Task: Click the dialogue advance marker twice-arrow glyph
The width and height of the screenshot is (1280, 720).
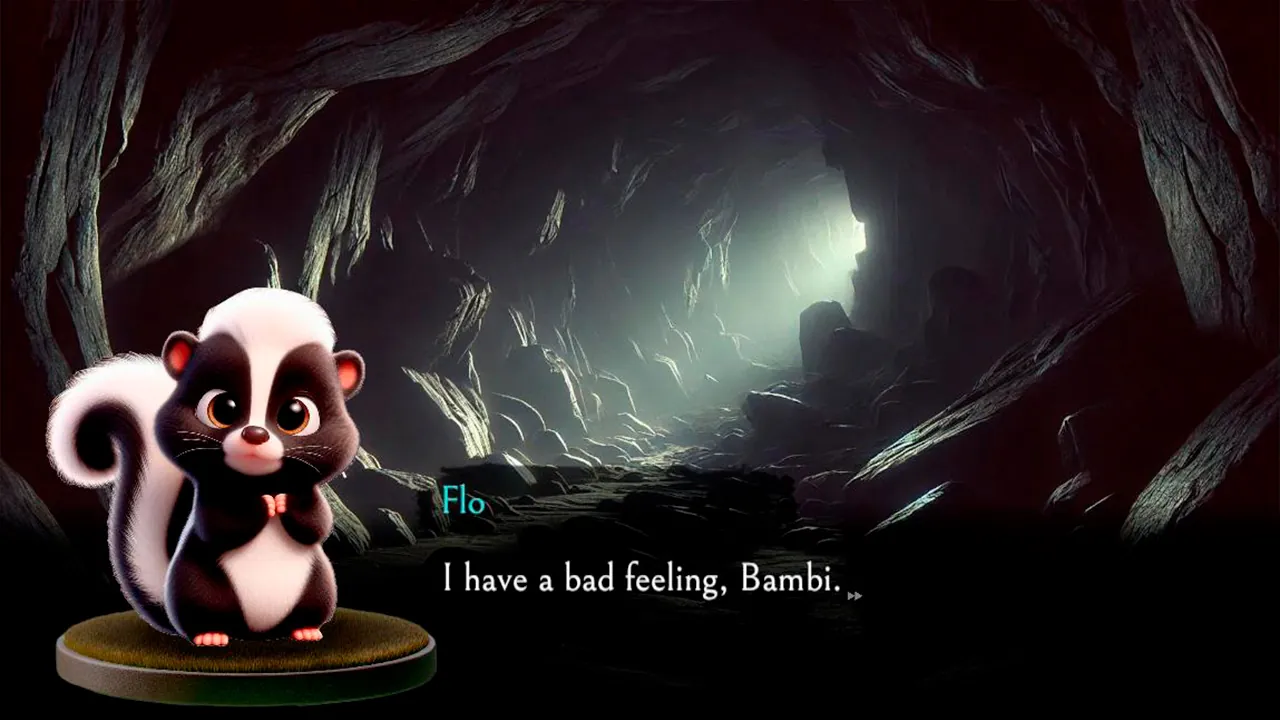Action: click(x=855, y=595)
